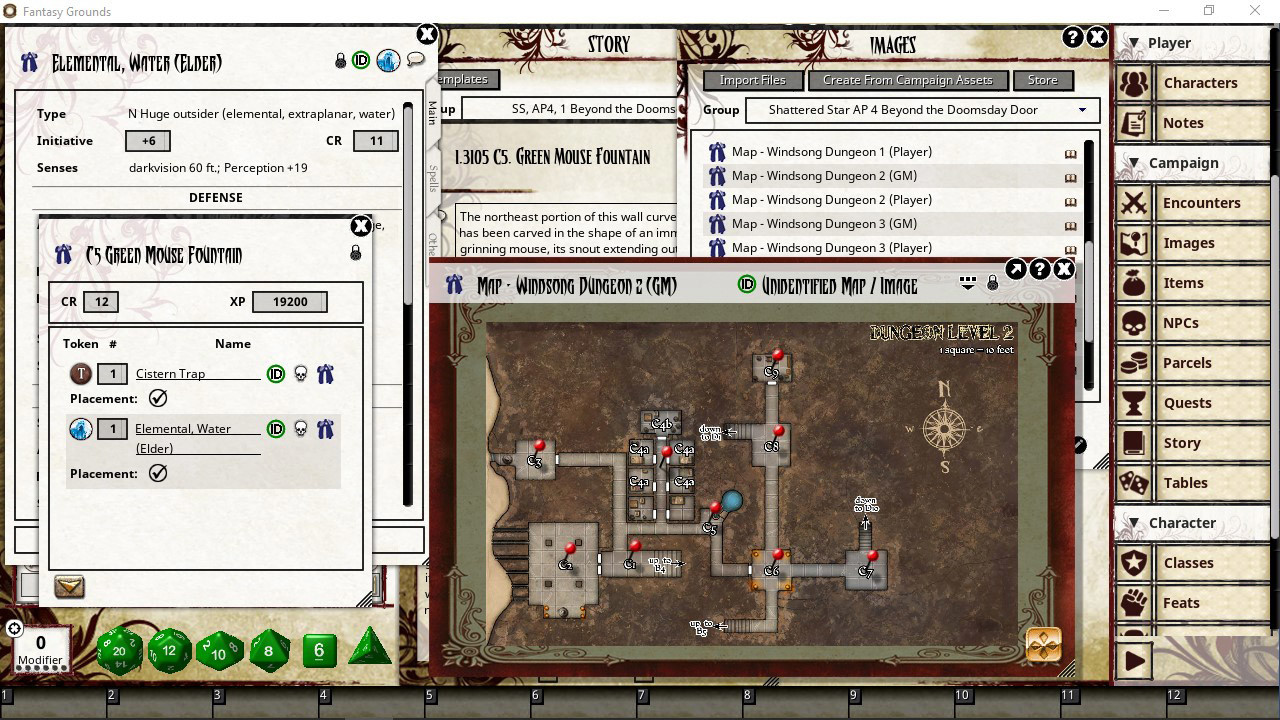Image resolution: width=1280 pixels, height=720 pixels.
Task: Collapse the Campaign sidebar section
Action: 1135,162
